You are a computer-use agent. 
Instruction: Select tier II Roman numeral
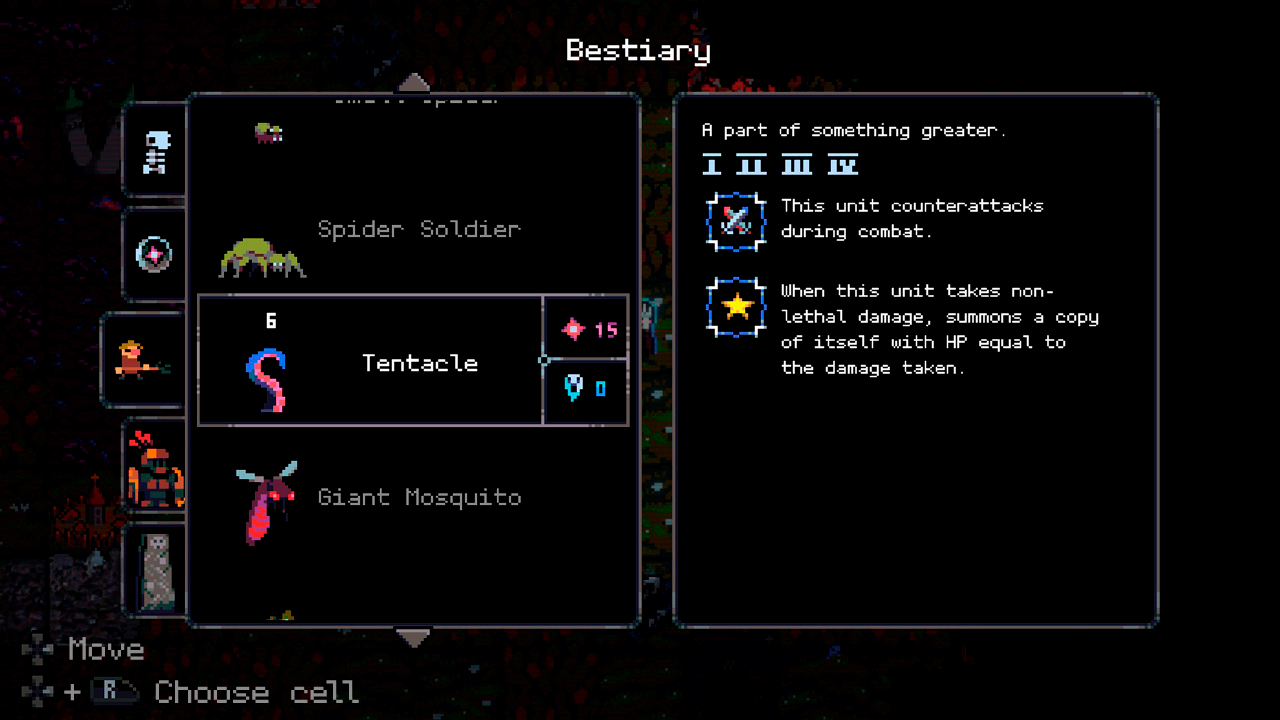pos(753,165)
